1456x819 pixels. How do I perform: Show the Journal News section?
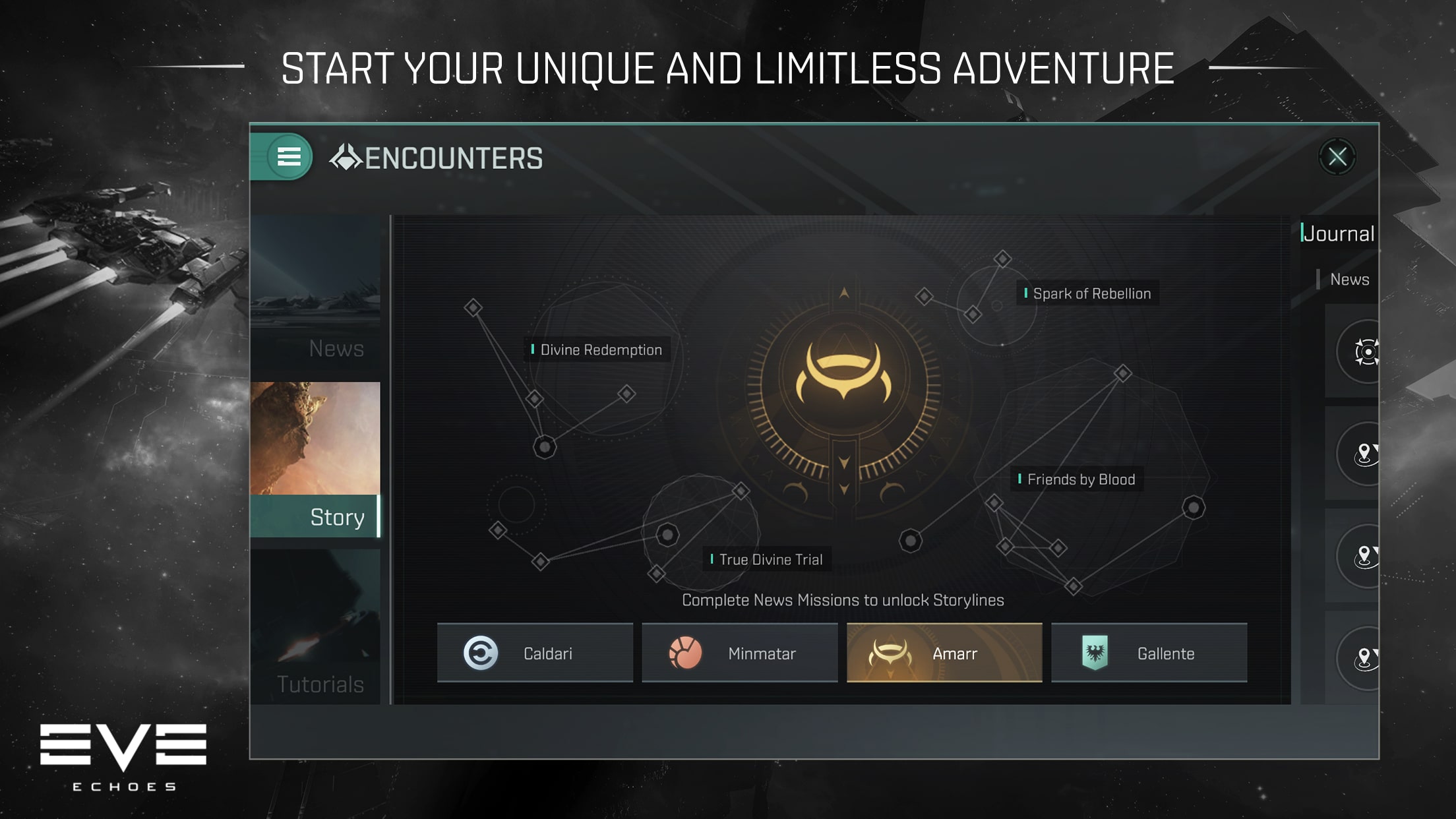click(1349, 280)
